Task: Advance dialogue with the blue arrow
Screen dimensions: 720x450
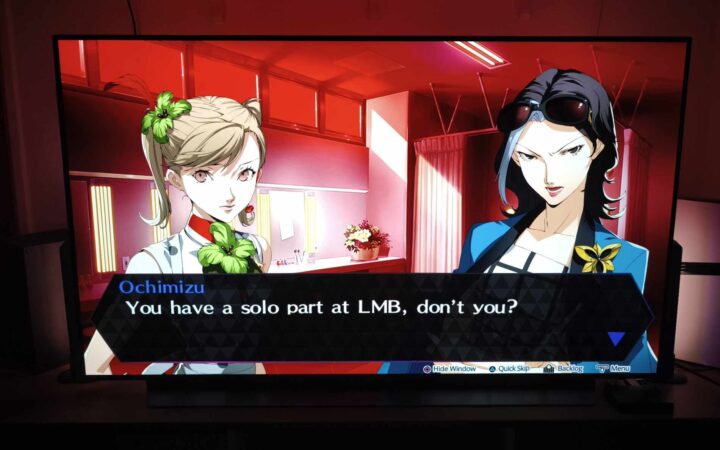Action: [x=616, y=339]
